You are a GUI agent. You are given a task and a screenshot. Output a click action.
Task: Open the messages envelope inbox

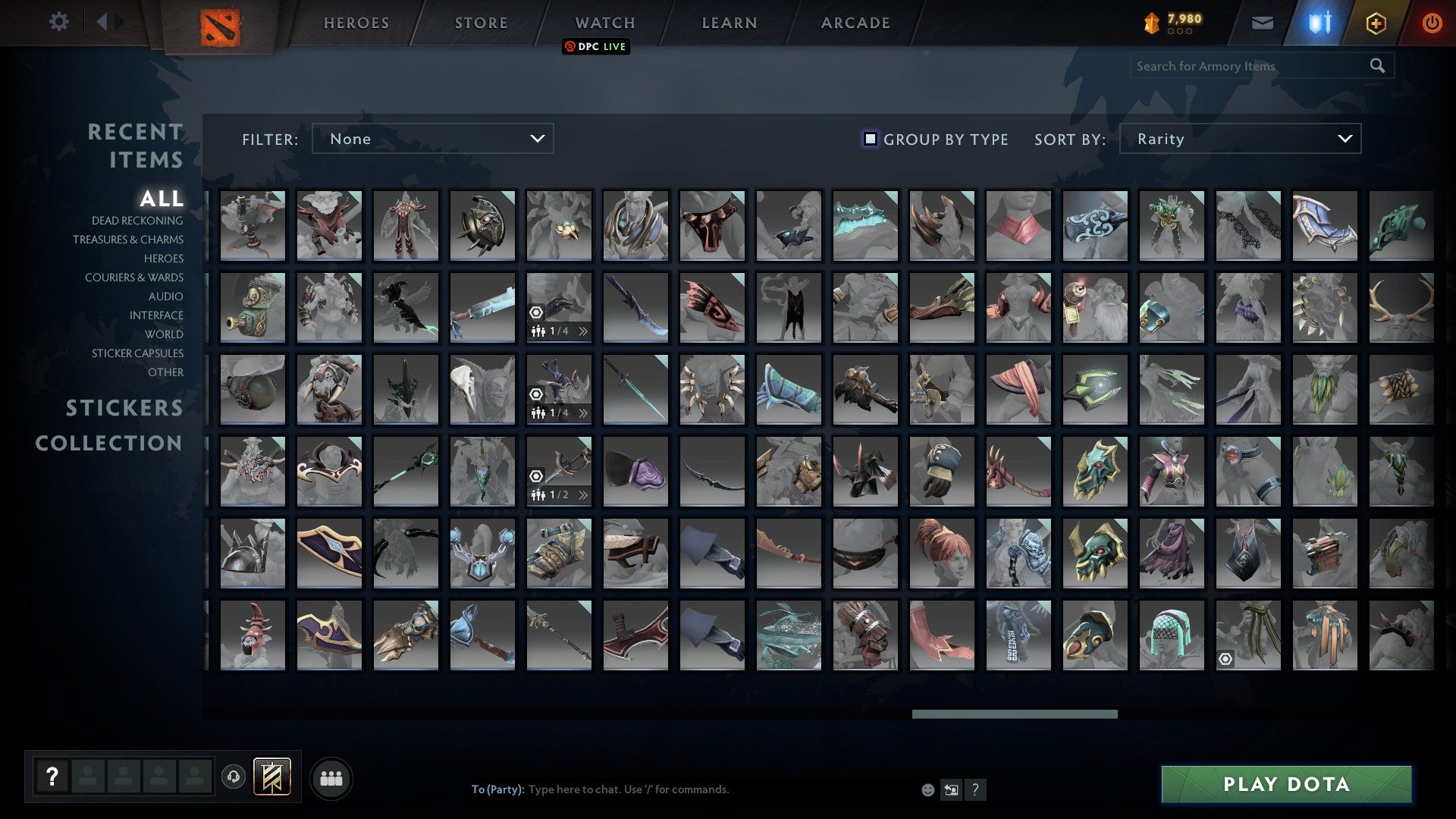click(1263, 23)
